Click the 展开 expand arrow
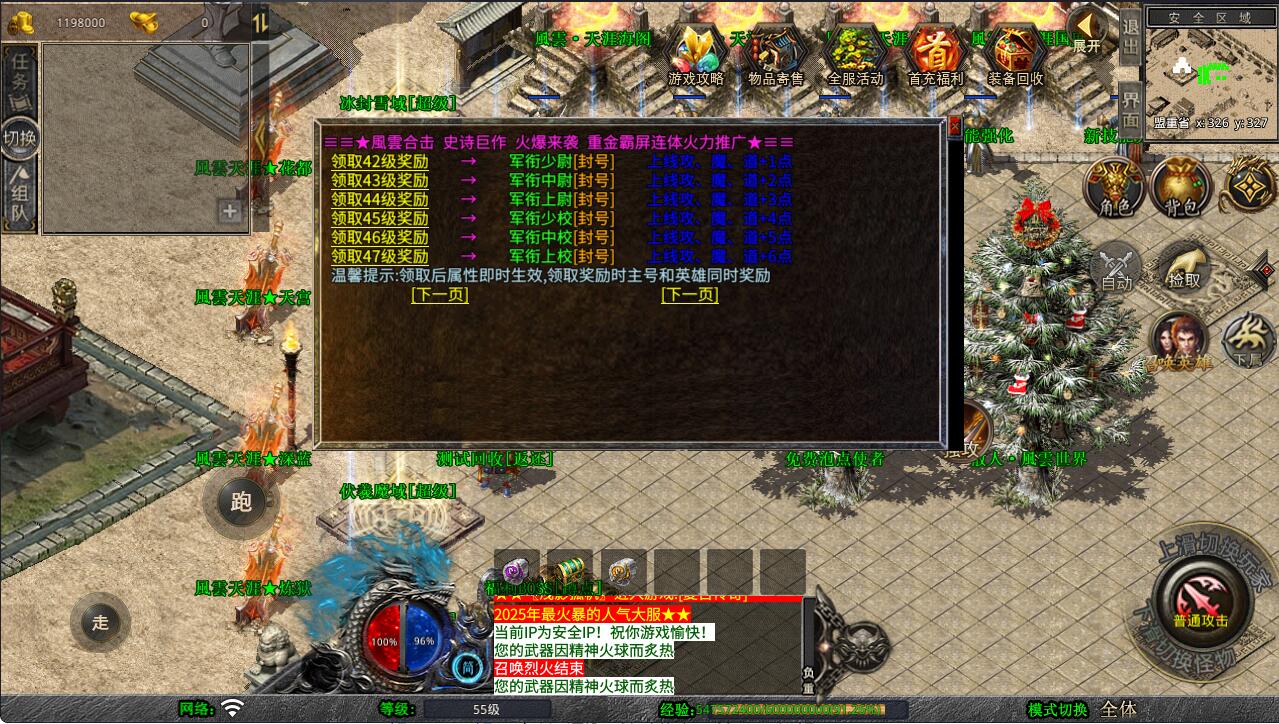The image size is (1279, 724). [x=1086, y=28]
